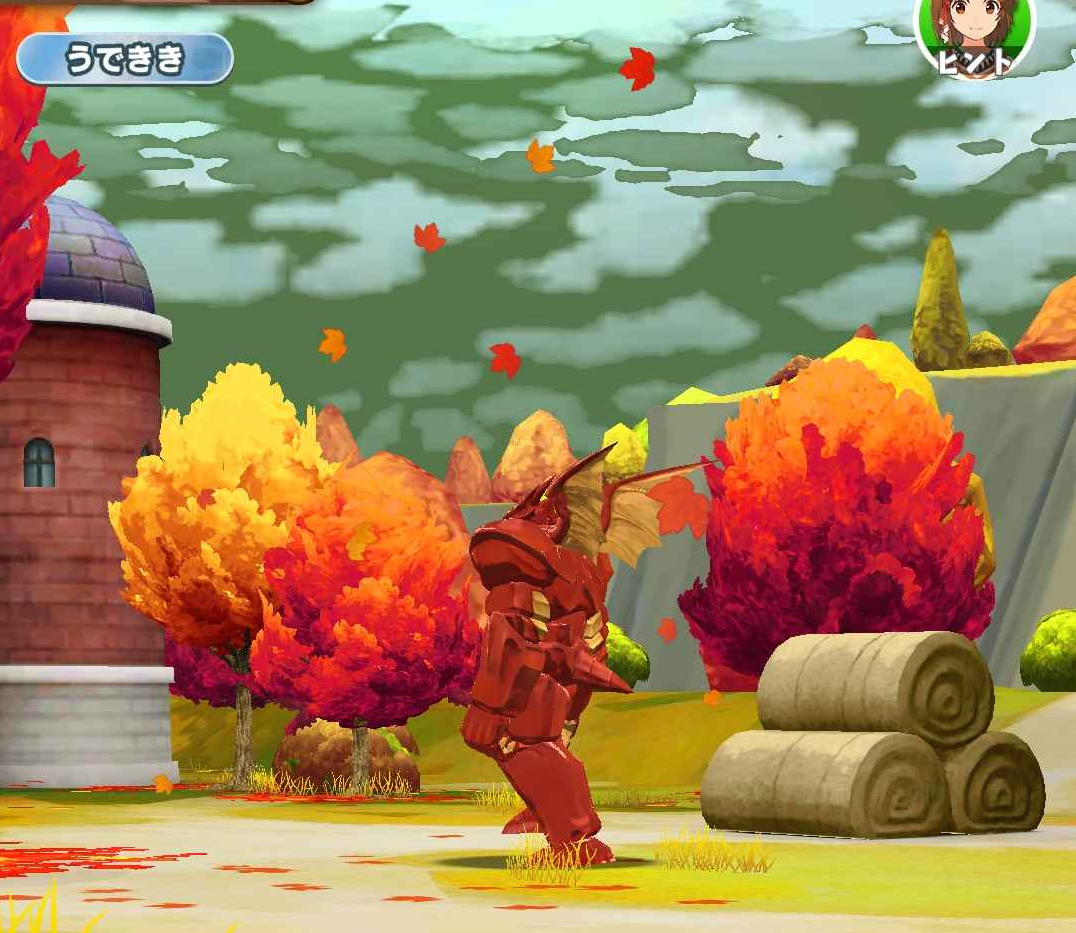Click the blue うできき button
1076x933 pixels.
[x=125, y=59]
